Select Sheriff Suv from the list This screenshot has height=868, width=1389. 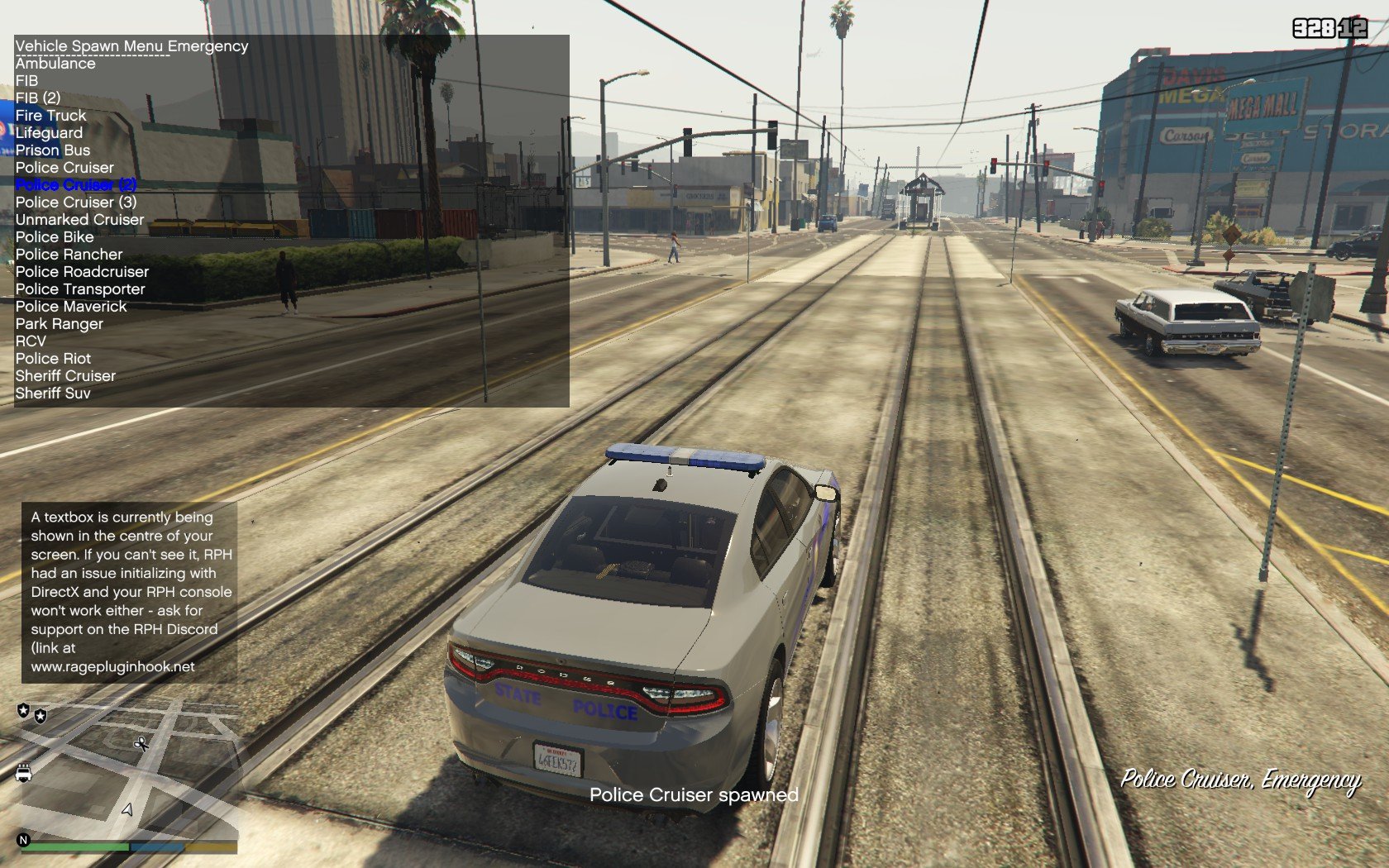pyautogui.click(x=53, y=393)
